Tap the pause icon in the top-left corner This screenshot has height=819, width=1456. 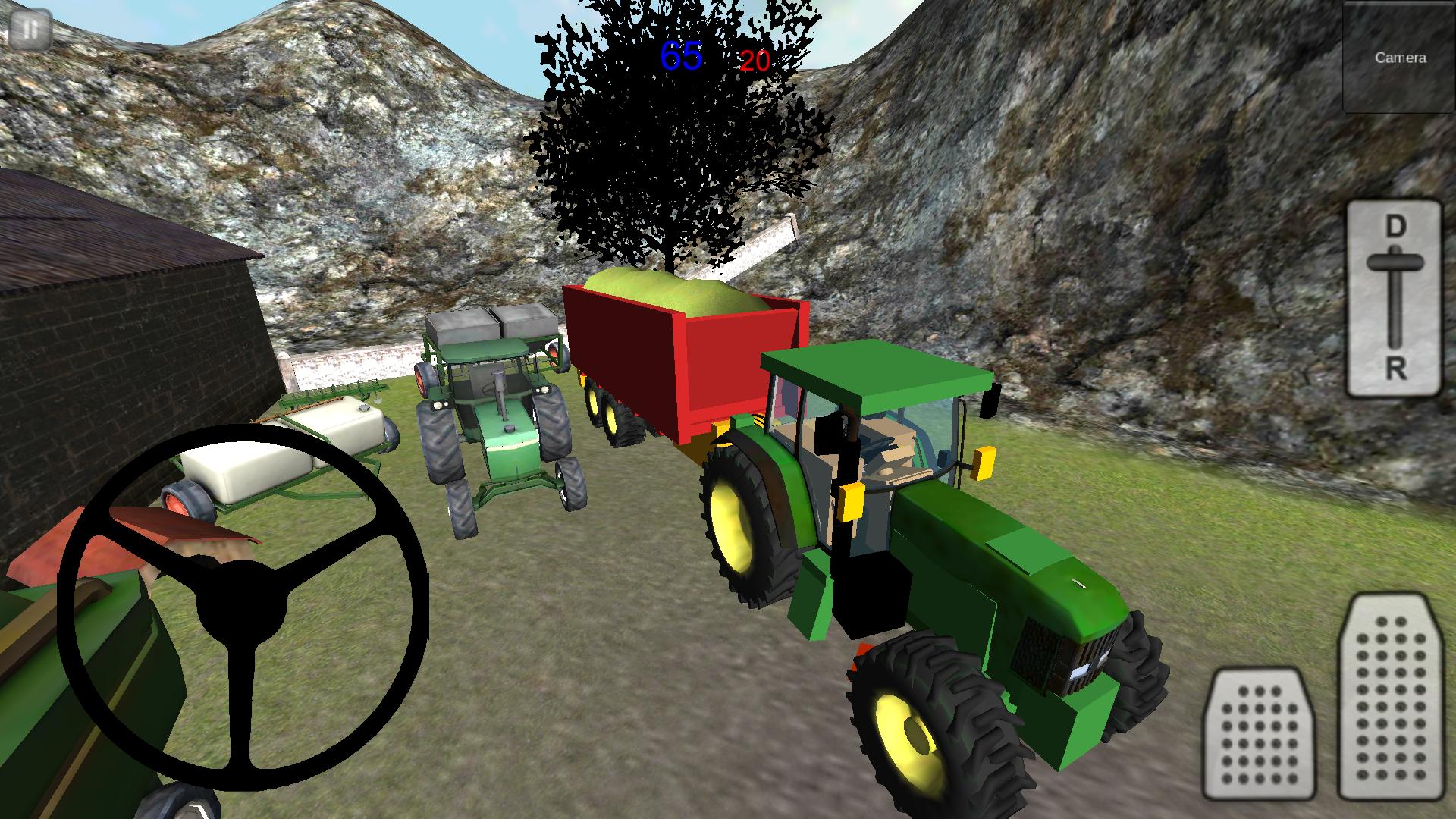[x=30, y=30]
